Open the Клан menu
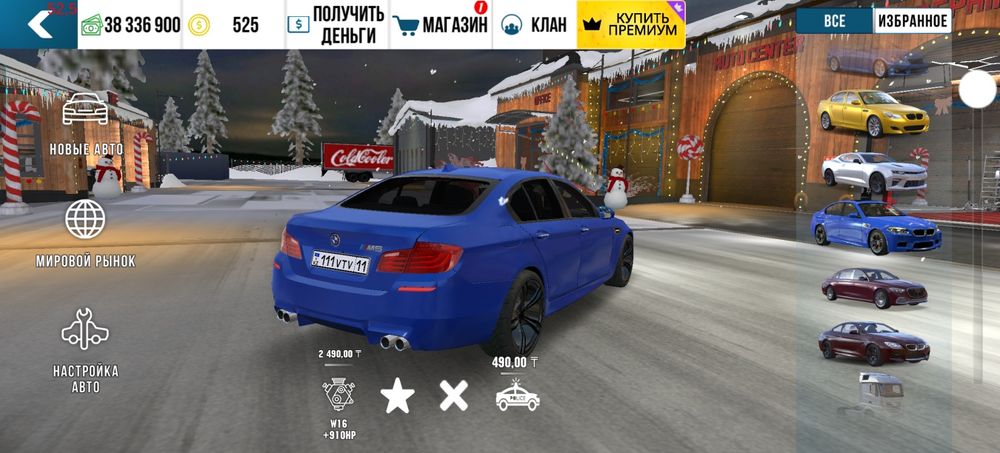 coord(534,25)
